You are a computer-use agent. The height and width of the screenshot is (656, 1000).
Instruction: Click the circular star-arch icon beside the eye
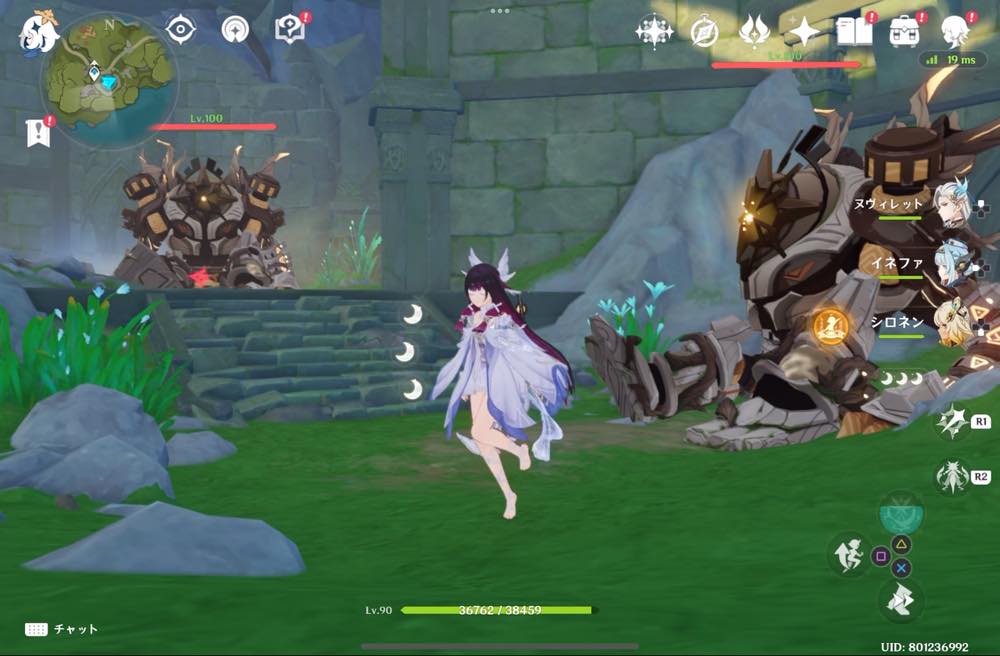pos(234,30)
